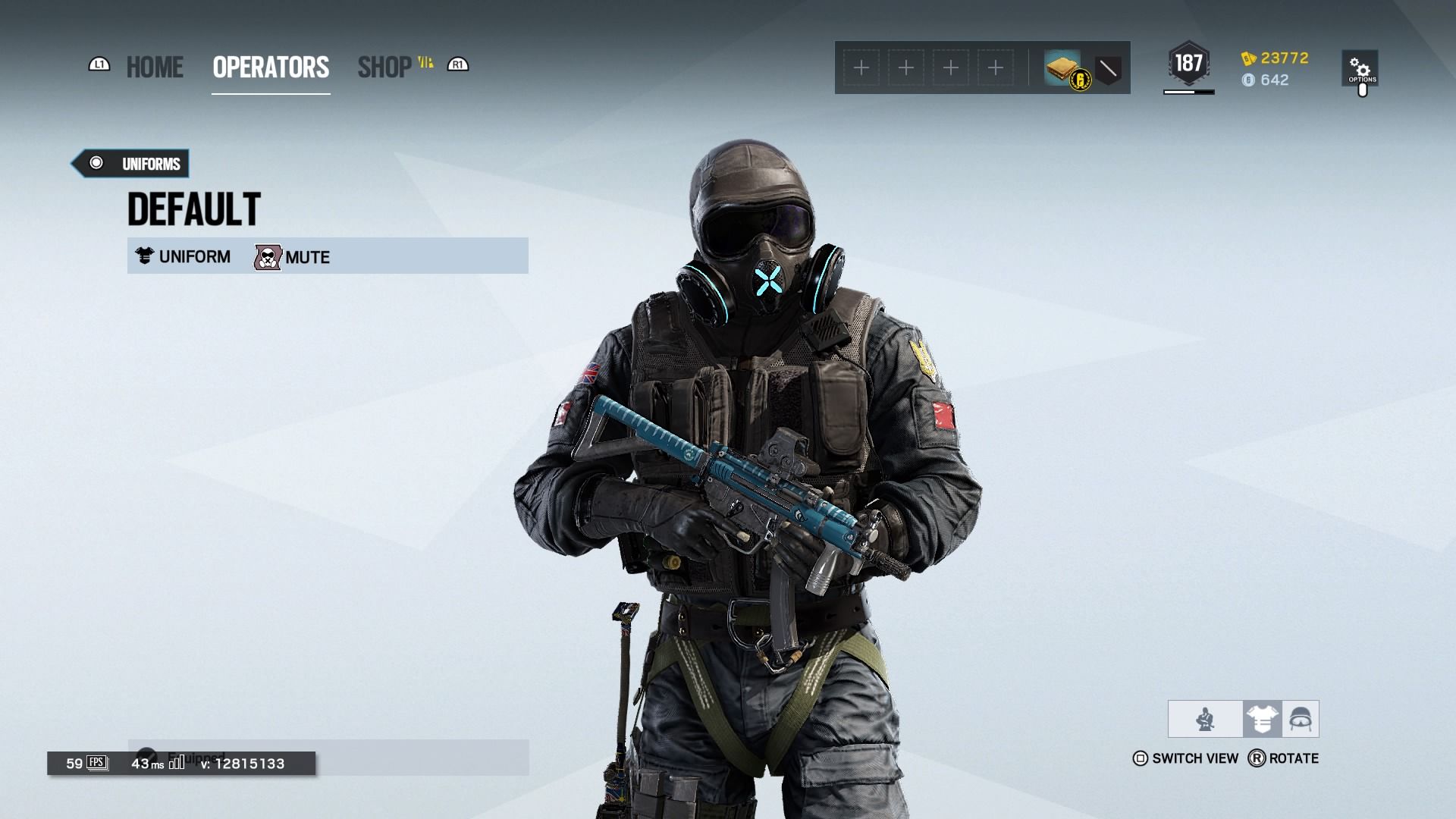Select the operator full-body view icon

pyautogui.click(x=1205, y=718)
